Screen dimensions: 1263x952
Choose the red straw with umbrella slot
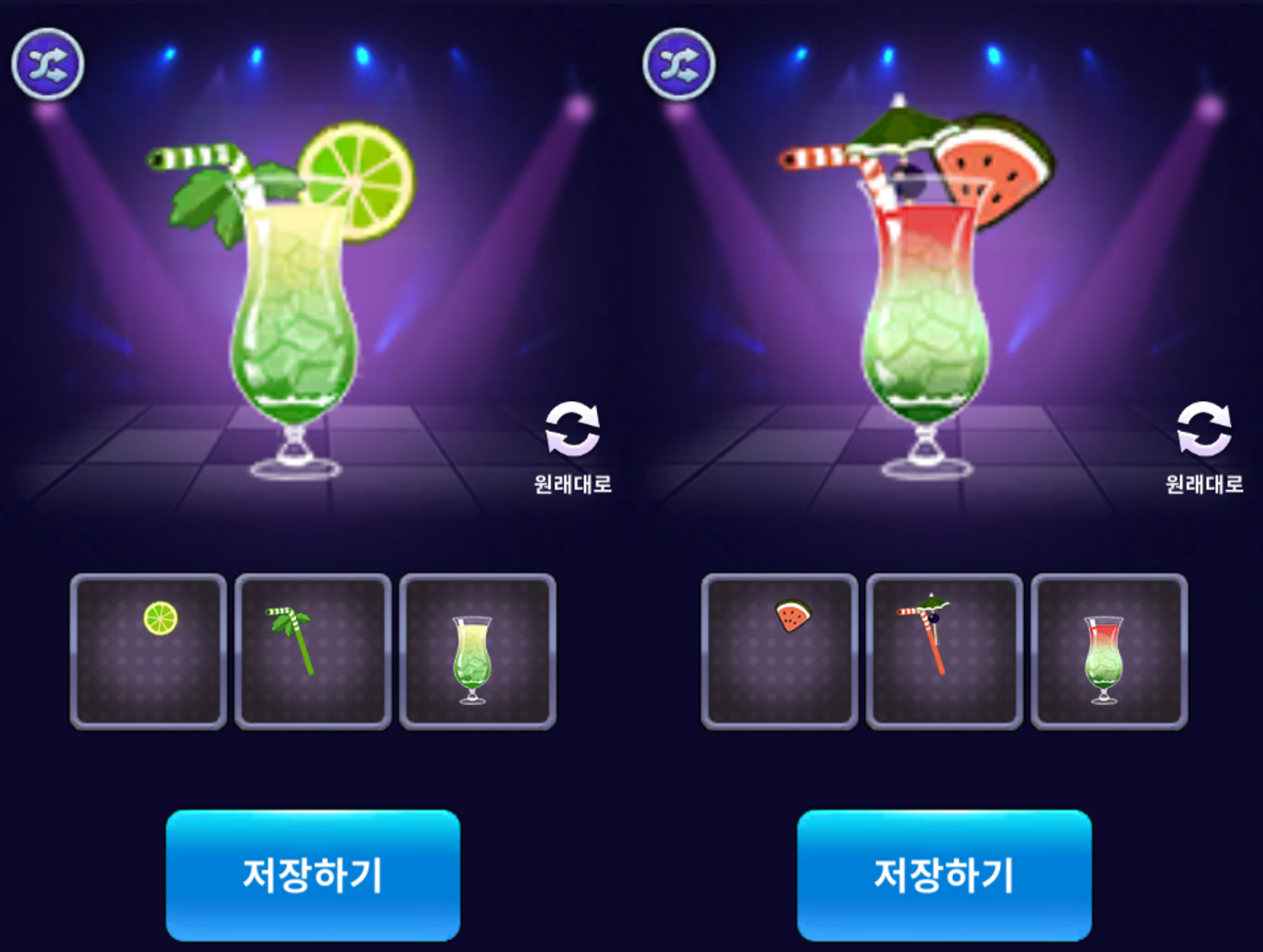tap(944, 651)
